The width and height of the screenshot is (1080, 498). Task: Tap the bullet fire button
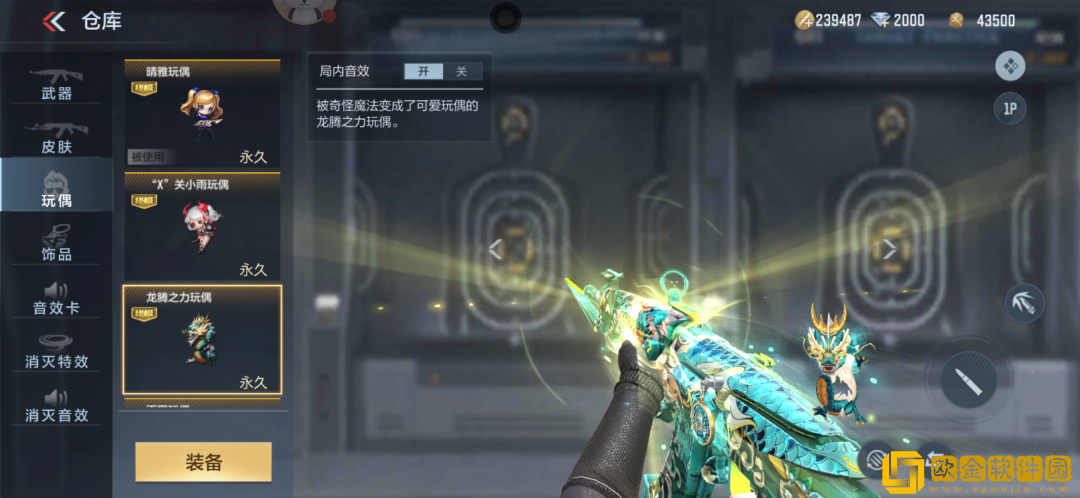click(968, 380)
